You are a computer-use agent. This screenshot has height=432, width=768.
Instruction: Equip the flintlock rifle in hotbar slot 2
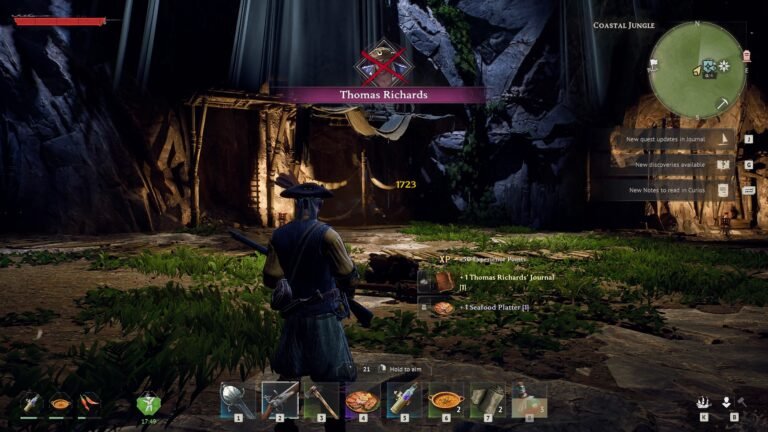(279, 400)
